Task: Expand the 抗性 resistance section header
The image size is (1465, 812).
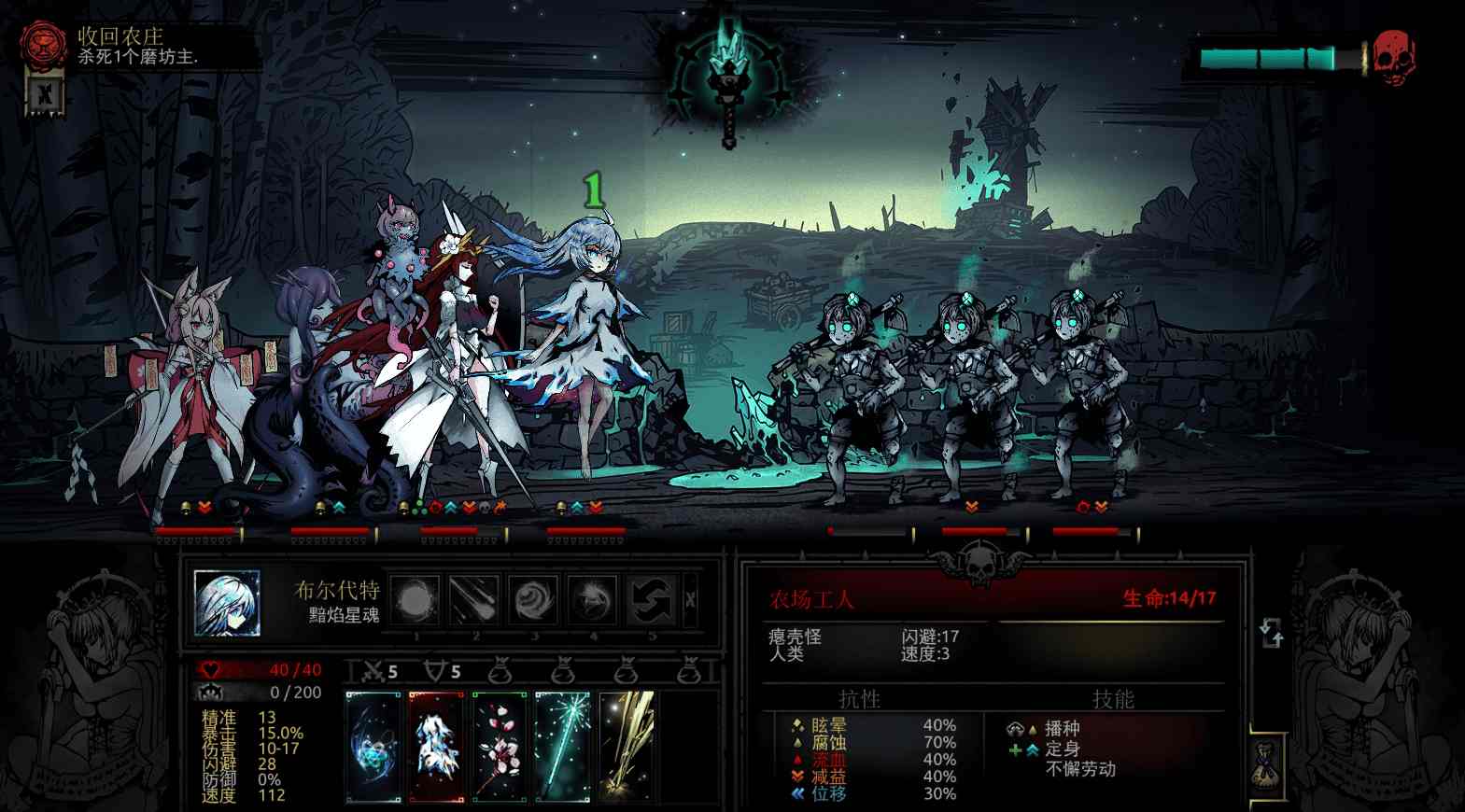Action: tap(858, 696)
